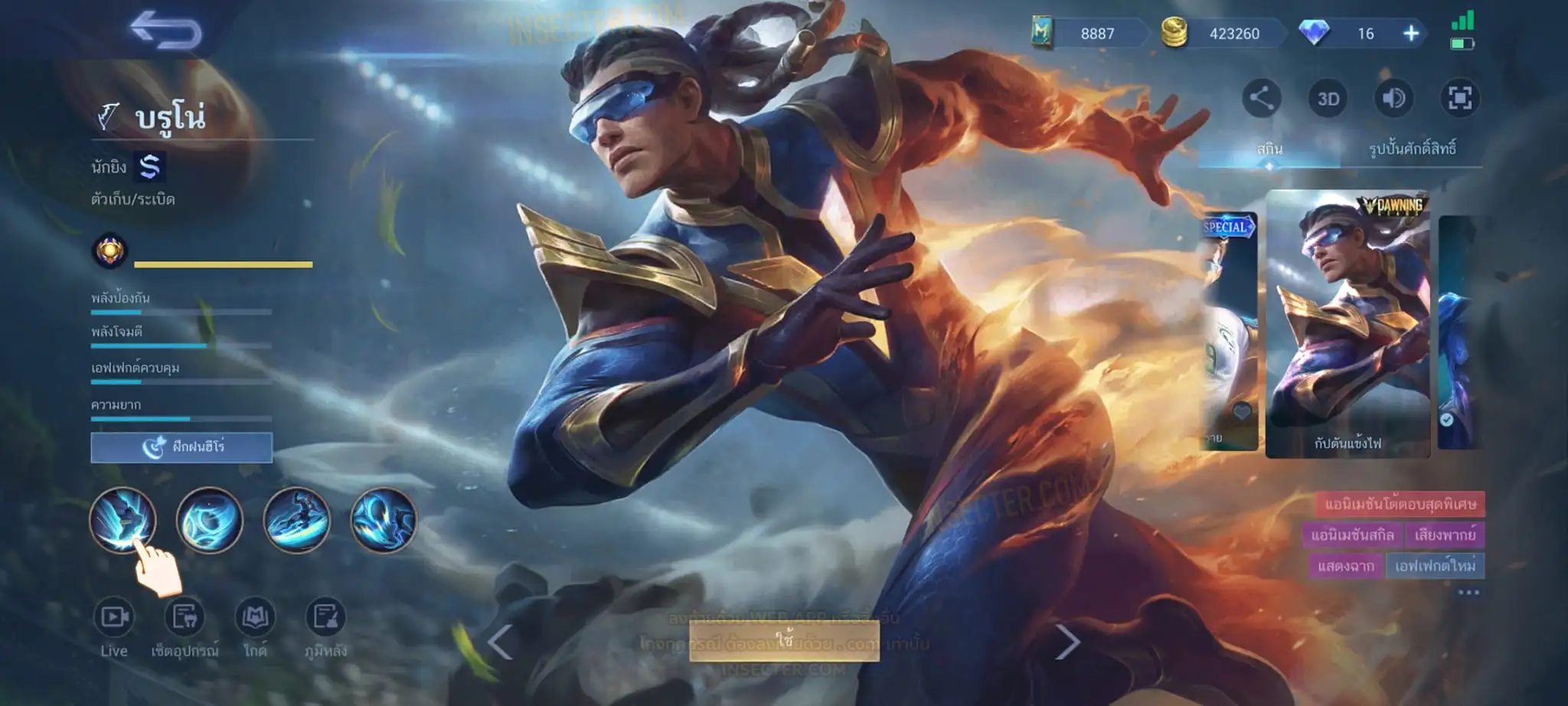Open the hero training button

181,447
